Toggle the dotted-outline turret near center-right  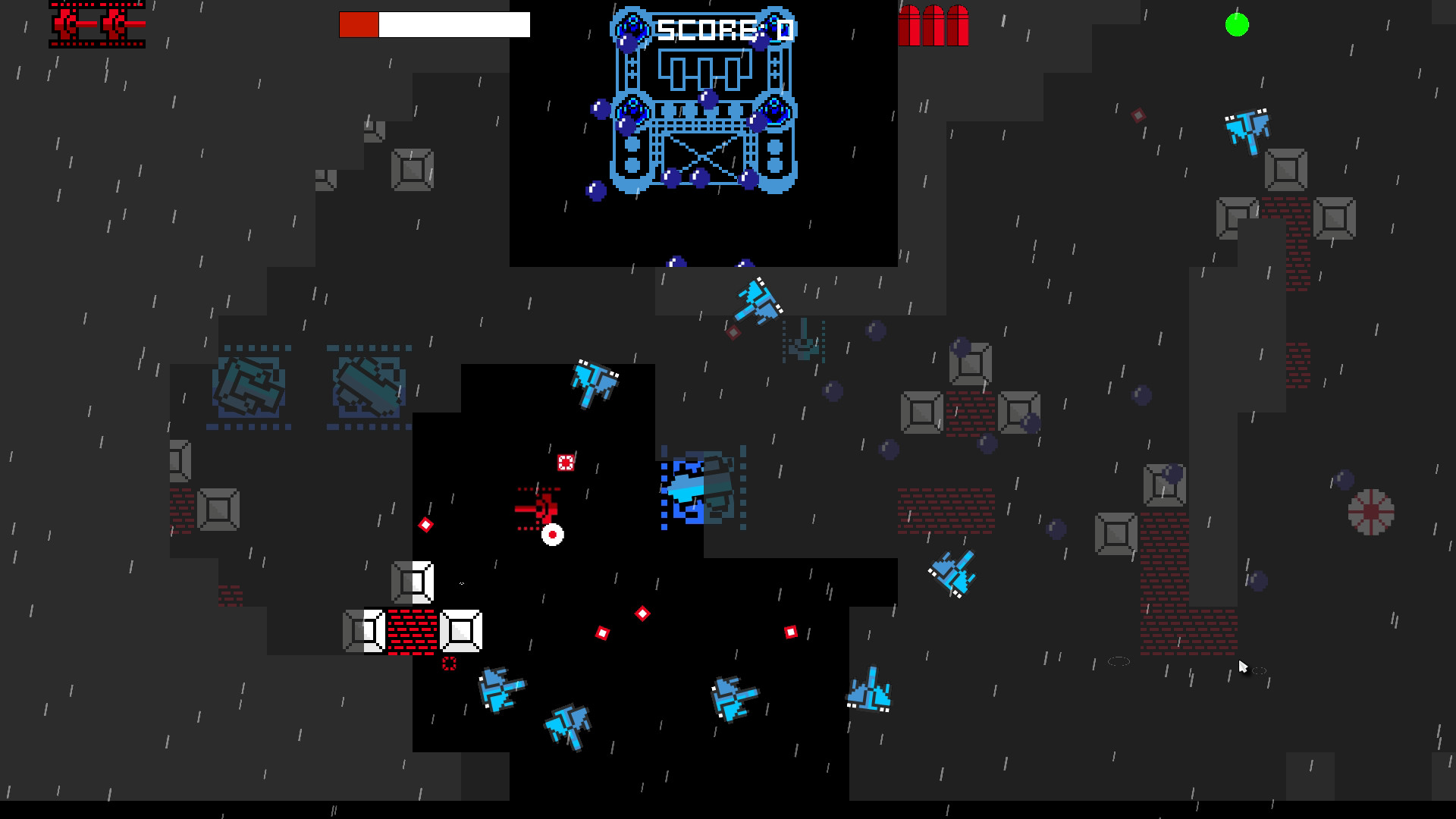click(x=804, y=341)
